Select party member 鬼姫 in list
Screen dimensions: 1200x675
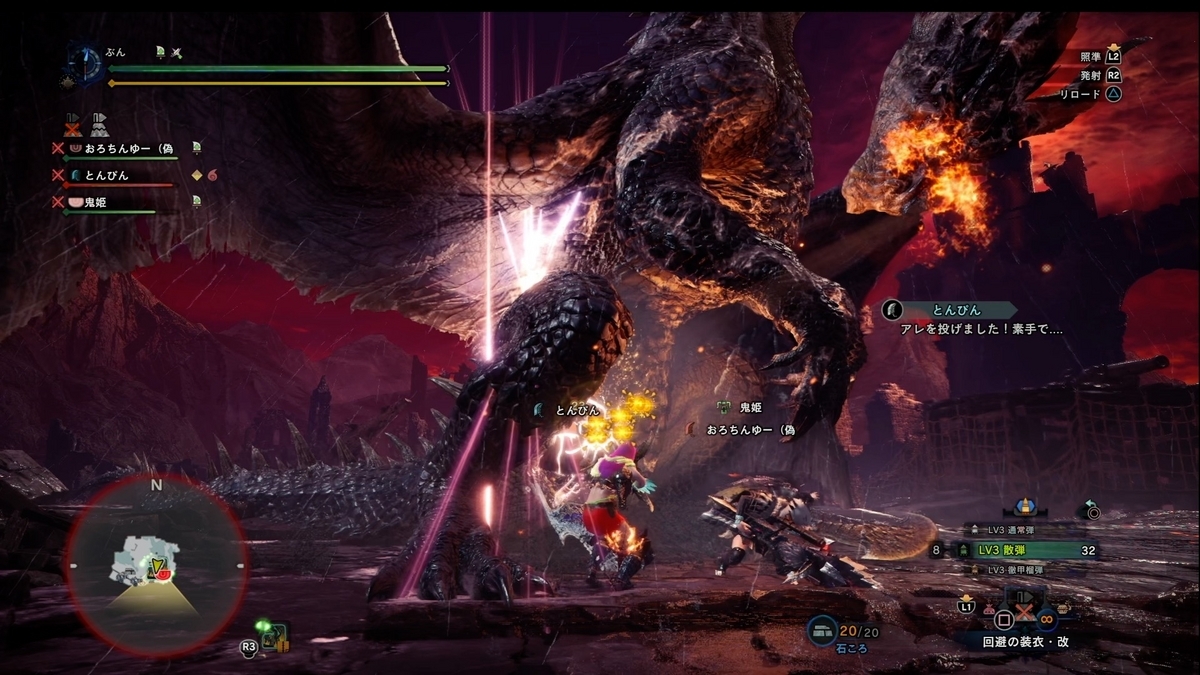pos(95,202)
